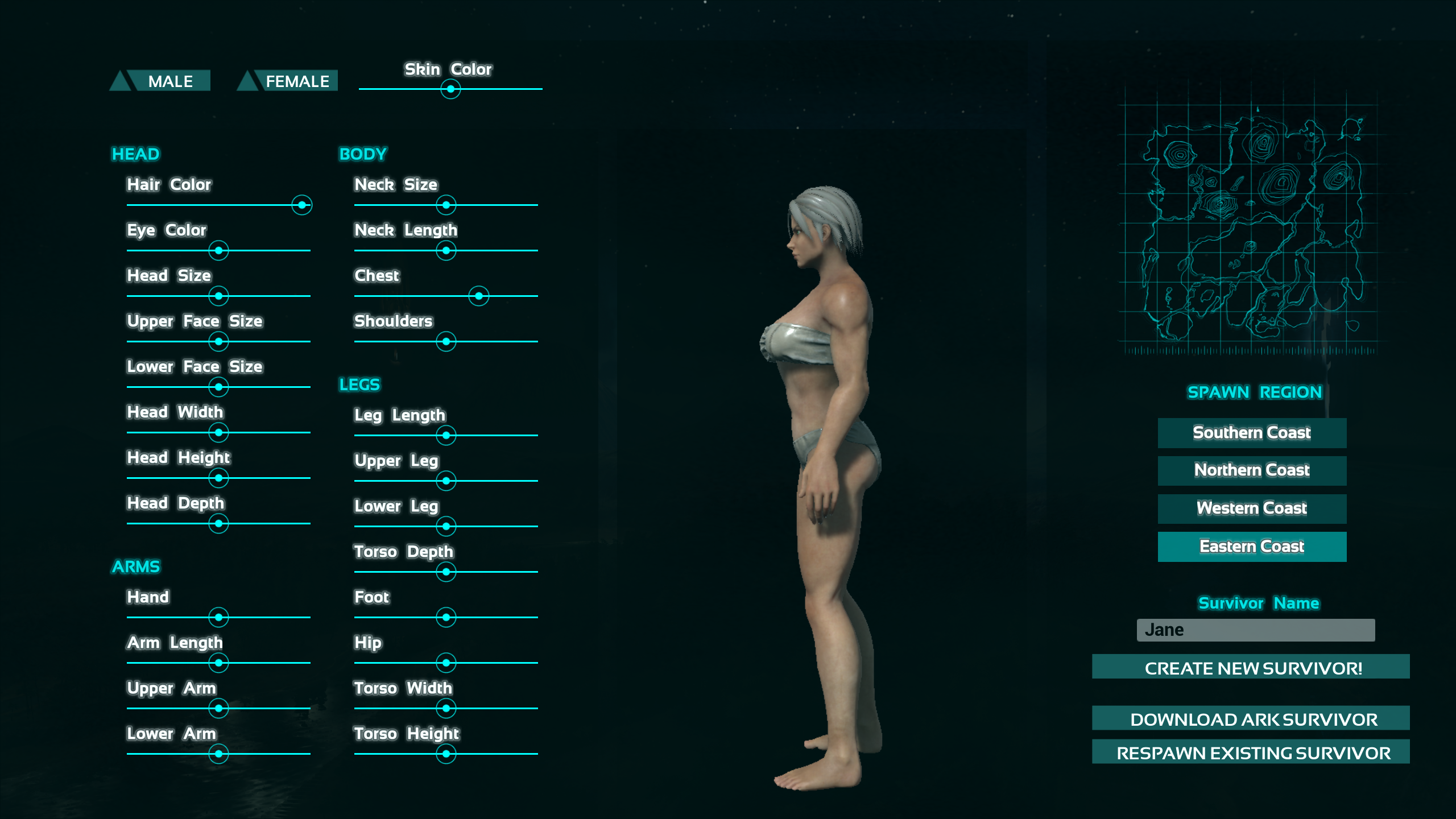
Task: Pick Western Coast spawn region
Action: coord(1252,508)
